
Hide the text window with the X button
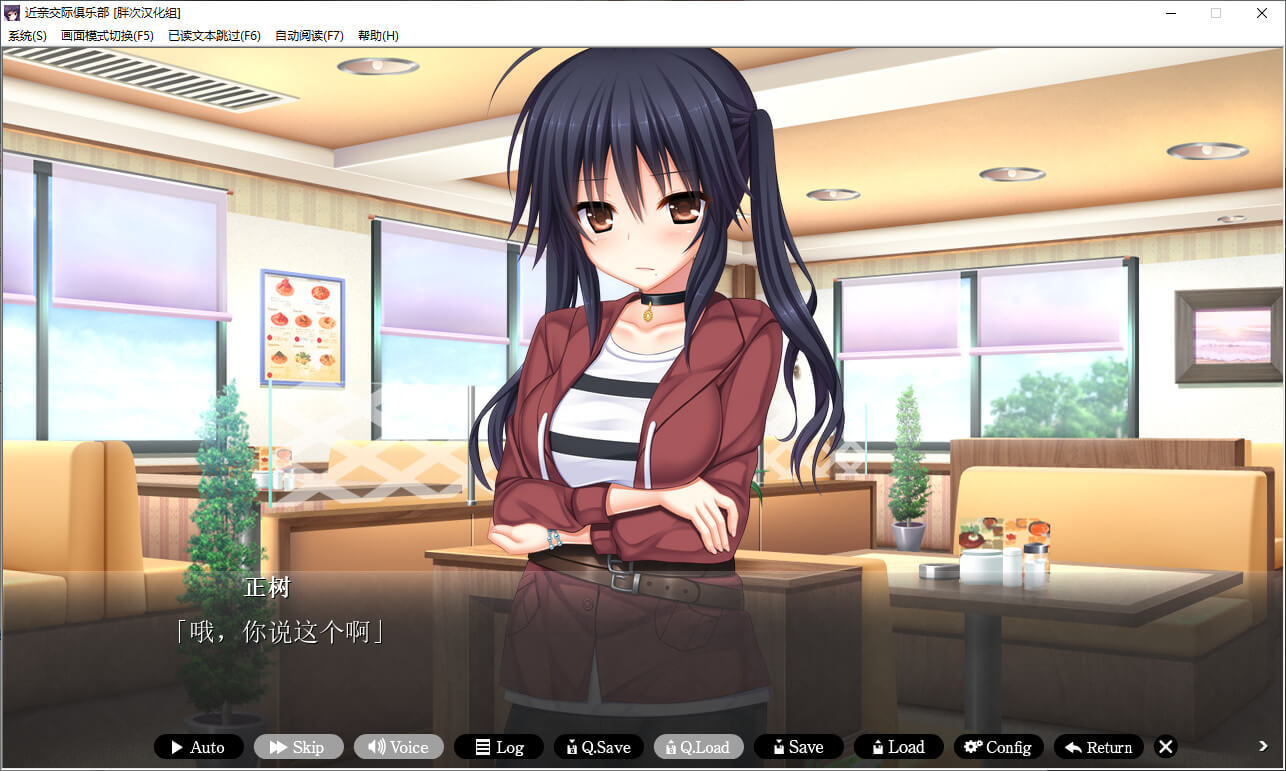click(1165, 747)
